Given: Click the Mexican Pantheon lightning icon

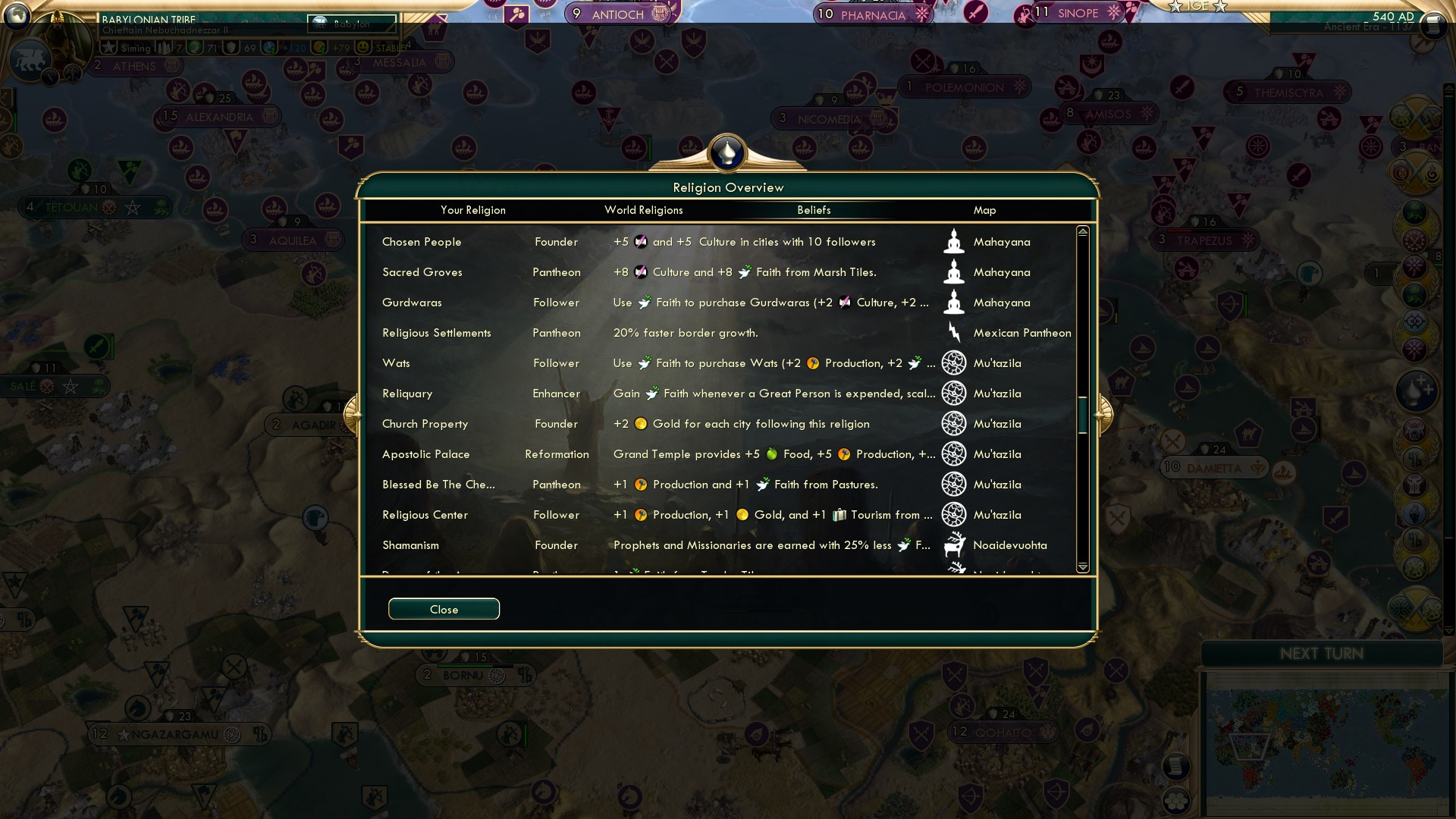Looking at the screenshot, I should pos(954,332).
